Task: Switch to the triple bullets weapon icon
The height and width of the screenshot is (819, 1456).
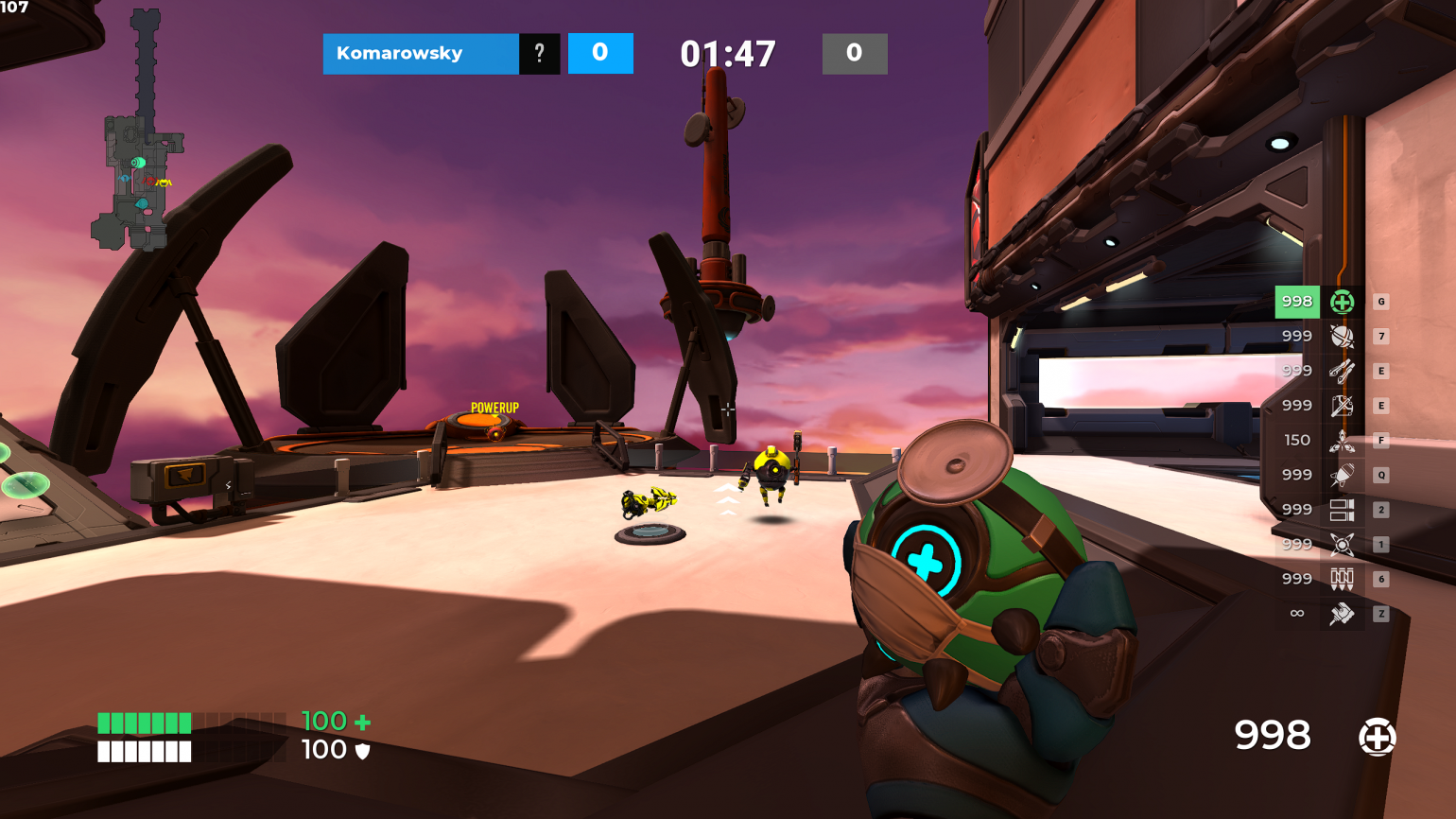Action: click(x=1342, y=579)
